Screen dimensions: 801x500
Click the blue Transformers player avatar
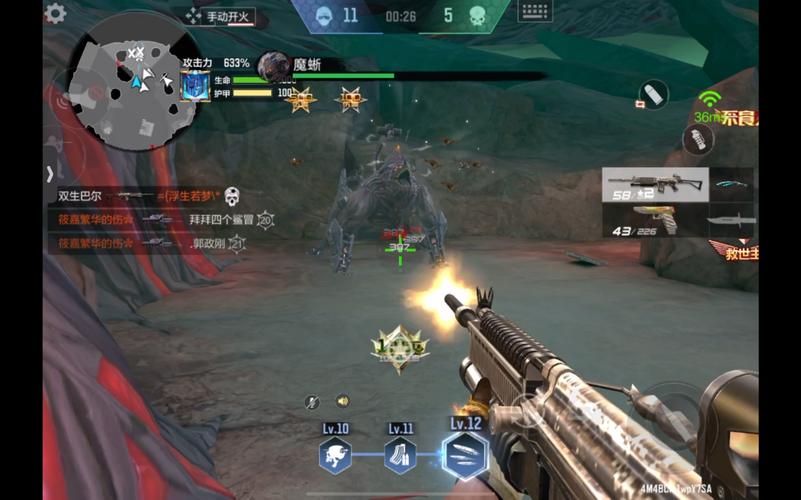pos(195,86)
